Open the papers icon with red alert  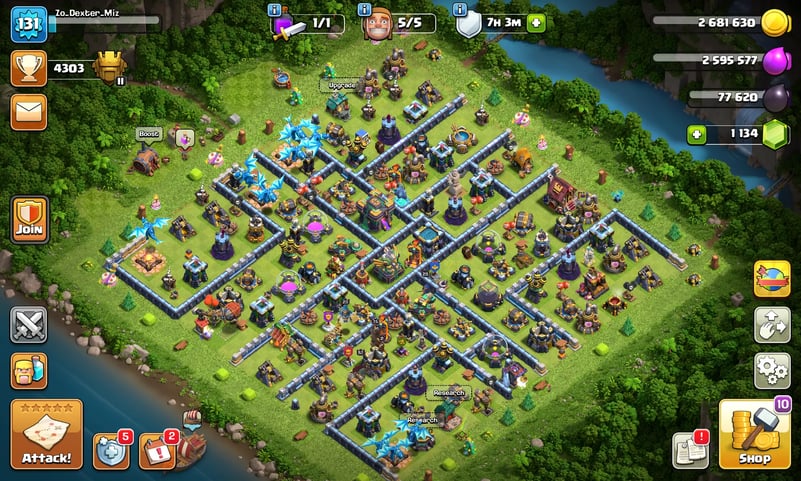point(690,451)
